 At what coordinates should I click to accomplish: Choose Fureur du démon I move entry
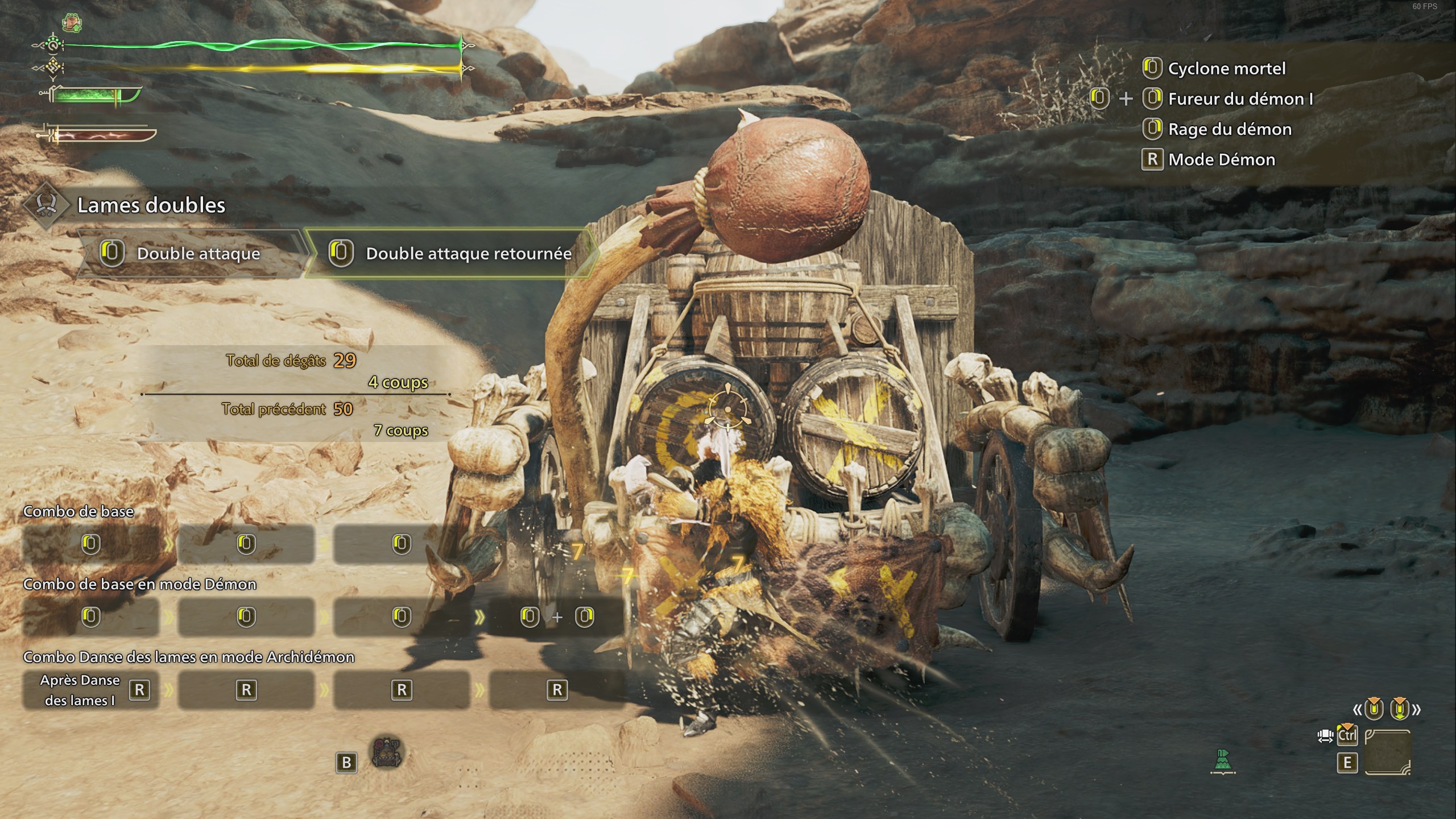pyautogui.click(x=1240, y=99)
